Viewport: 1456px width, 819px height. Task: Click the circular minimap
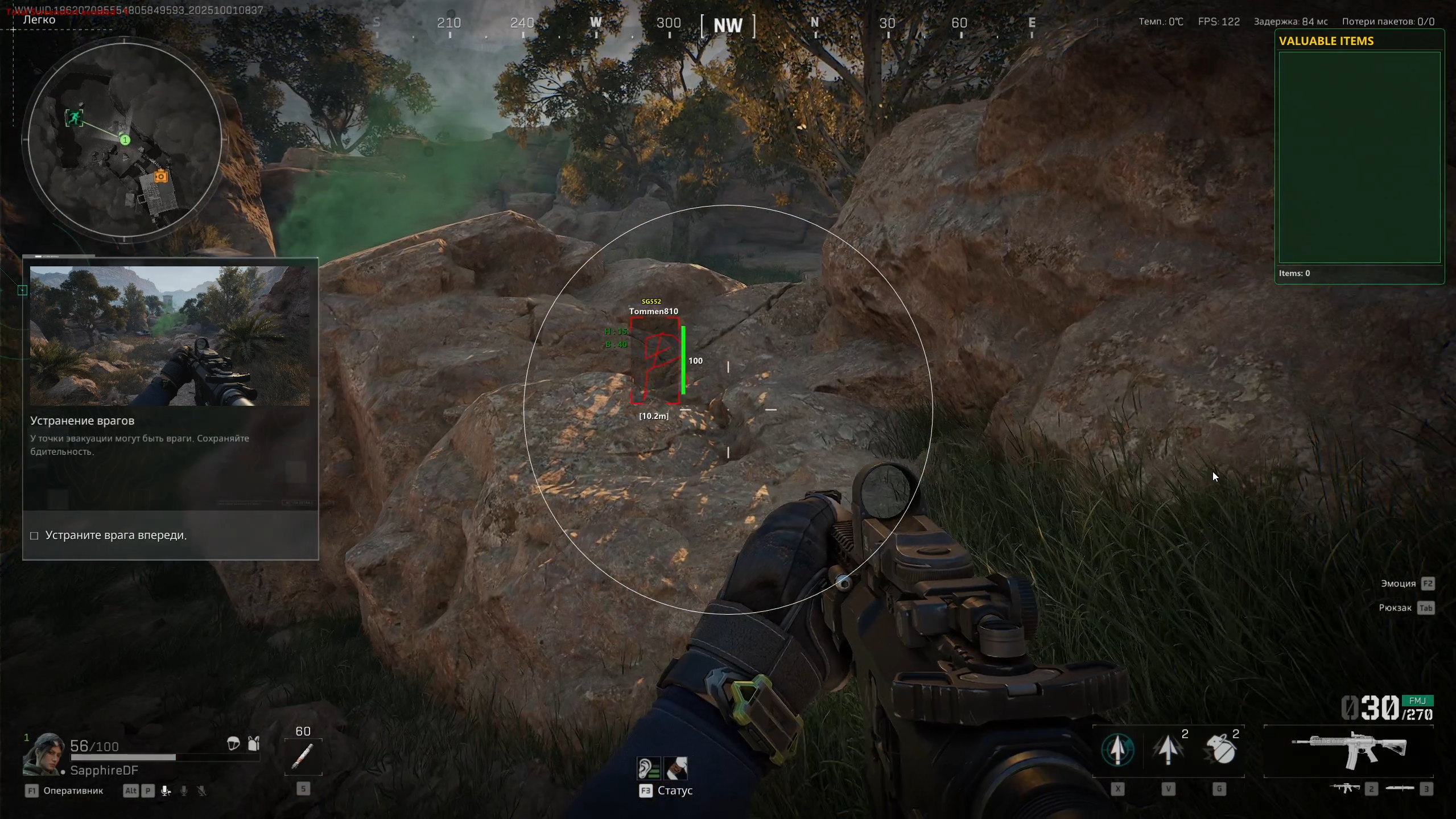125,139
